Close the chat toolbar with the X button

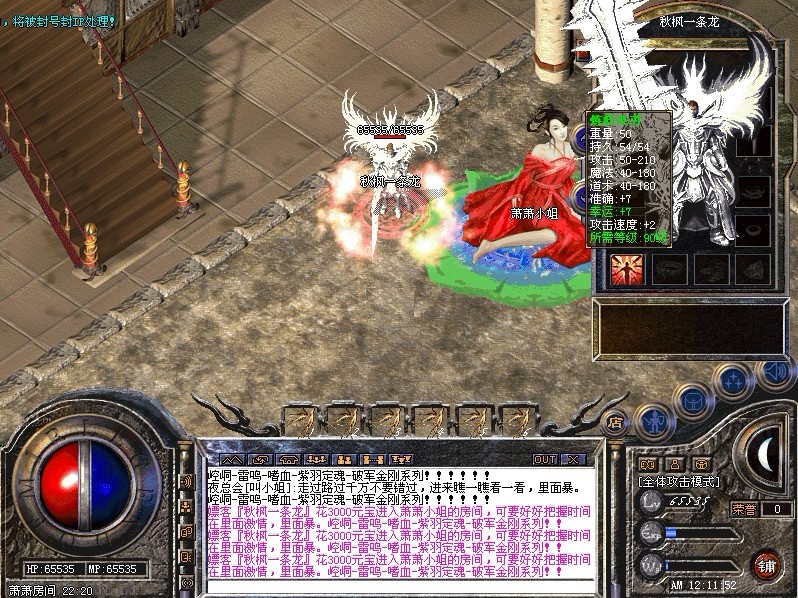(x=573, y=459)
